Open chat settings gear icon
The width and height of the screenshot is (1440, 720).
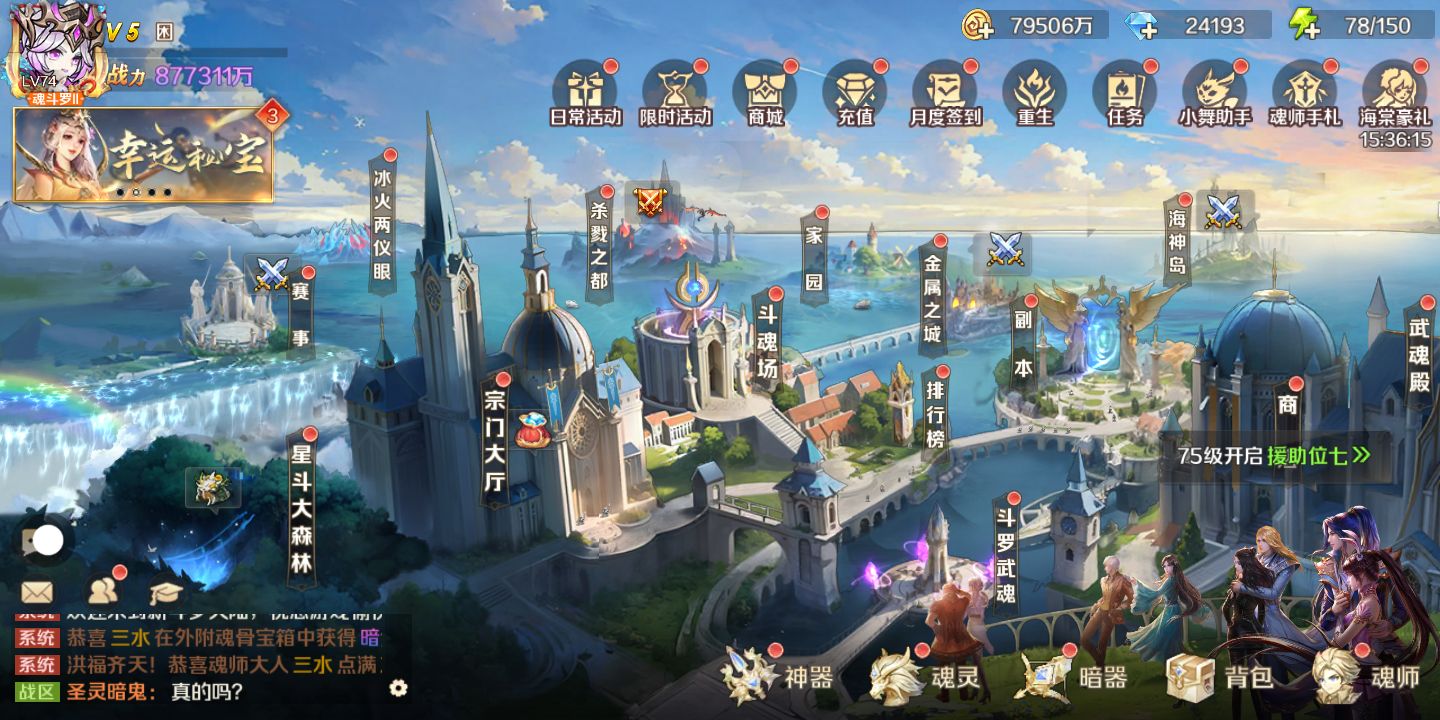pos(398,687)
